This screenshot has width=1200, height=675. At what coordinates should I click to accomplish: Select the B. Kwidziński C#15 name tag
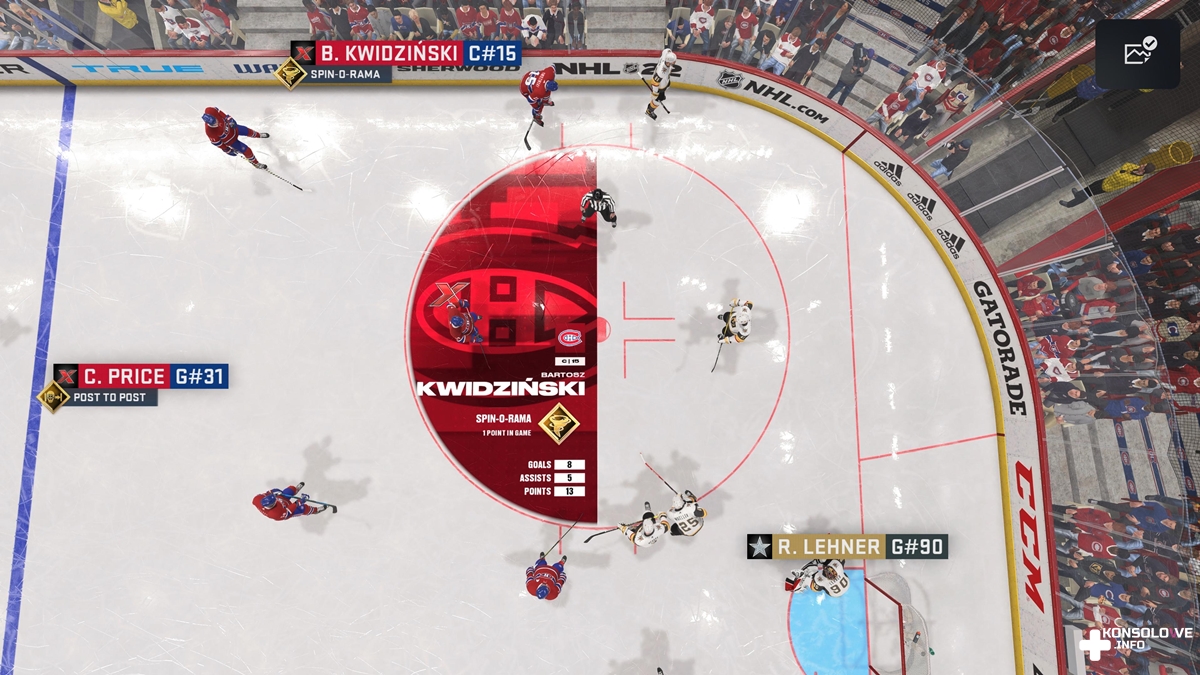click(x=406, y=53)
